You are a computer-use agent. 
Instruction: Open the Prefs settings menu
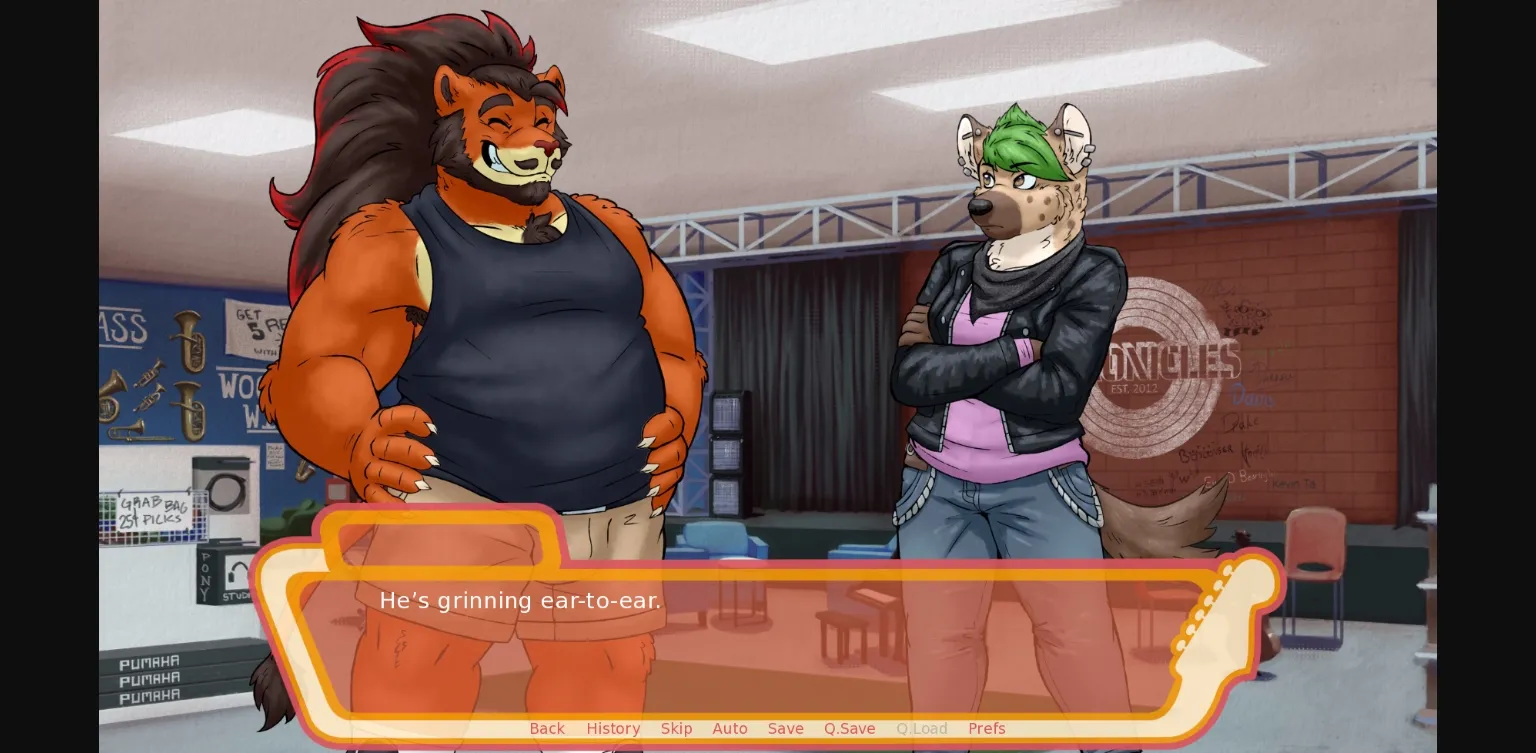pos(987,729)
